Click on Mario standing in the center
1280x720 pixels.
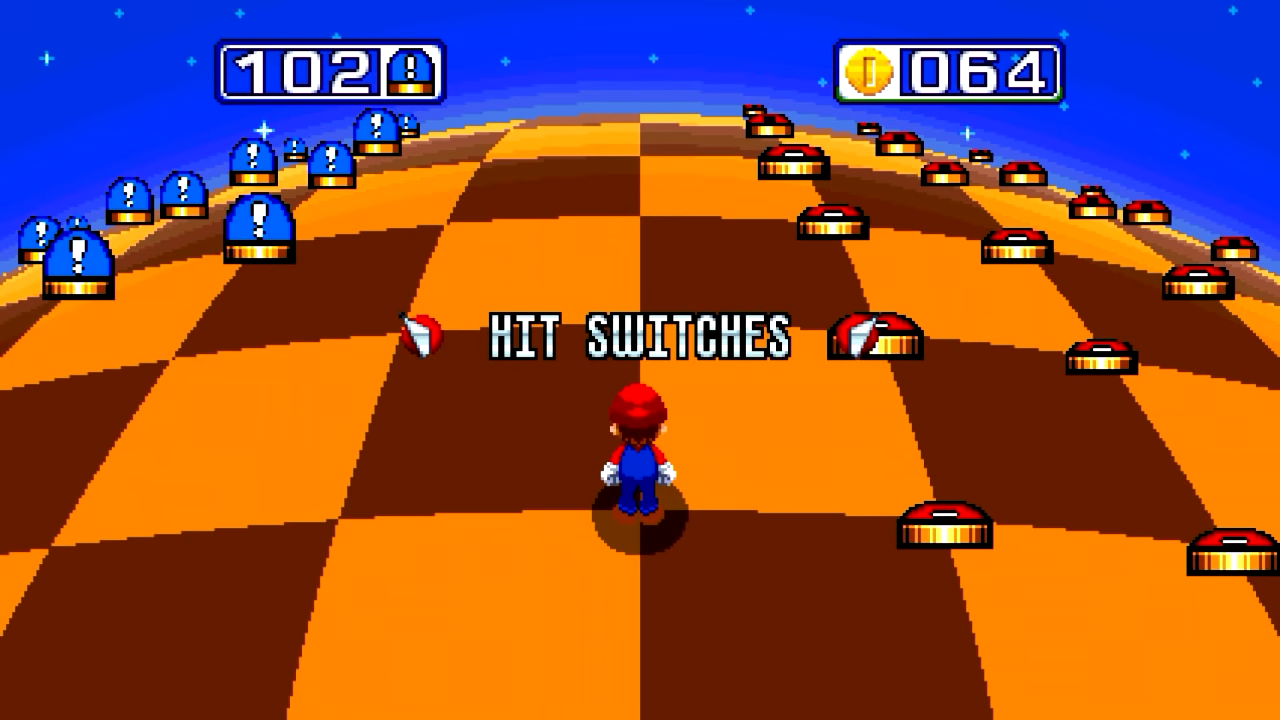click(640, 450)
